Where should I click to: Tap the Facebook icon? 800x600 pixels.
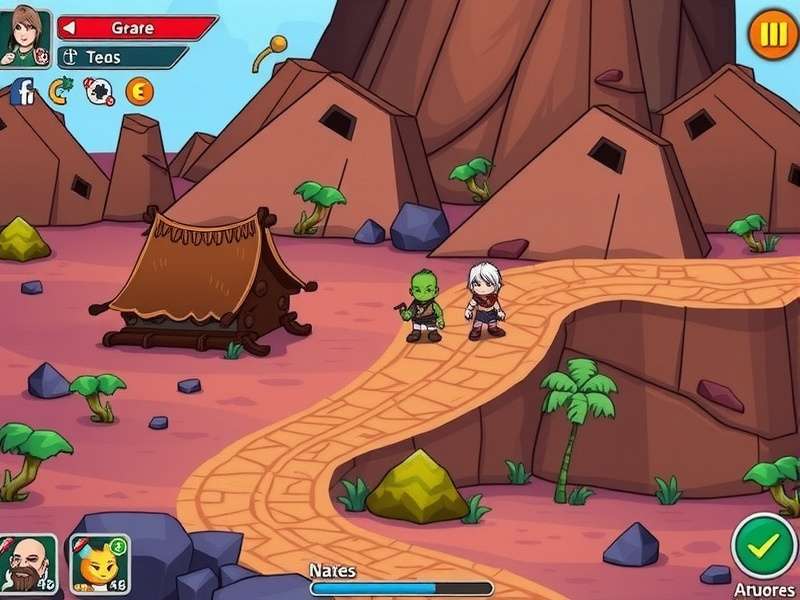coord(22,93)
